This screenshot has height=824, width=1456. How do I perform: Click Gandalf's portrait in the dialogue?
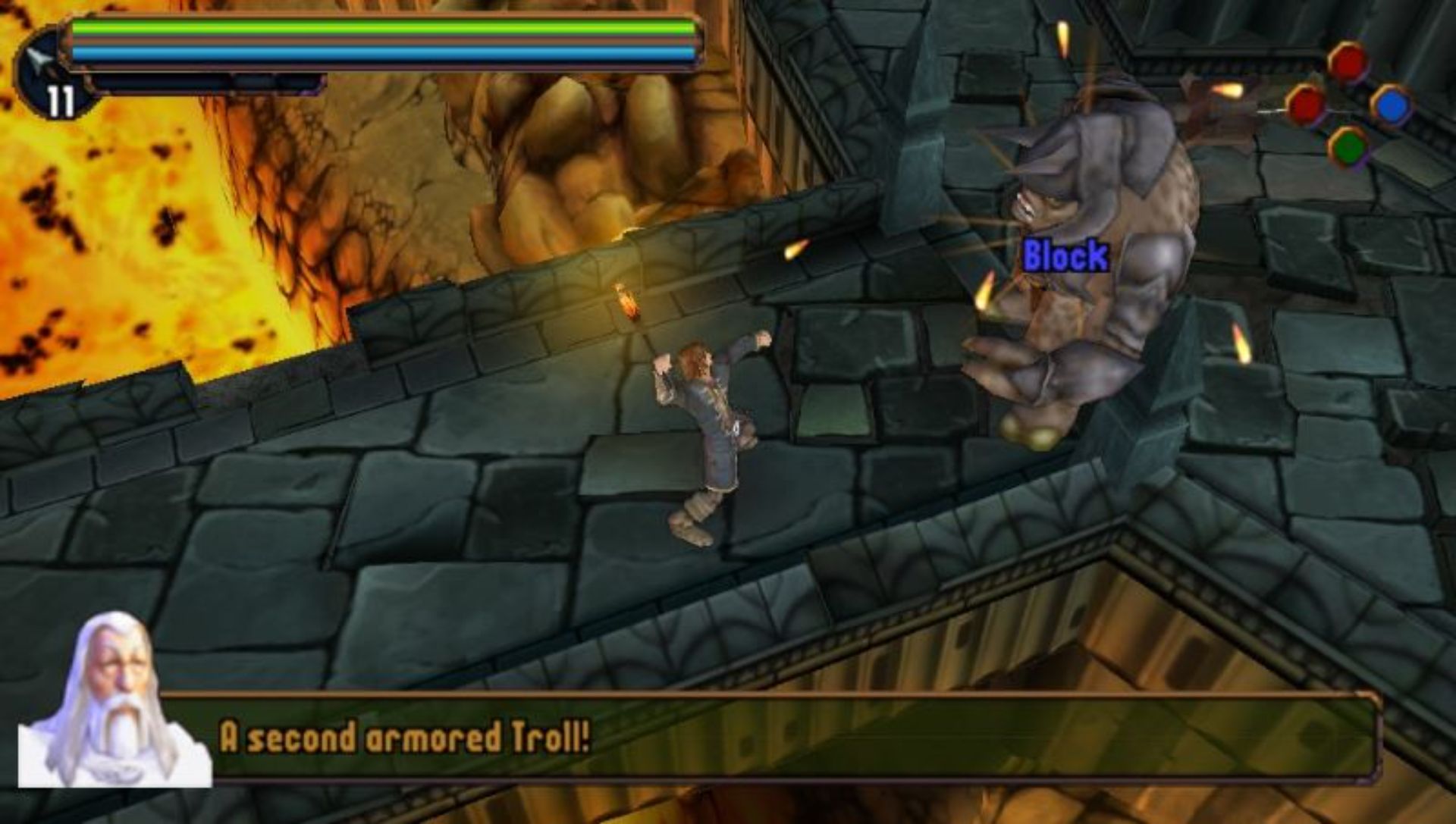coord(114,701)
